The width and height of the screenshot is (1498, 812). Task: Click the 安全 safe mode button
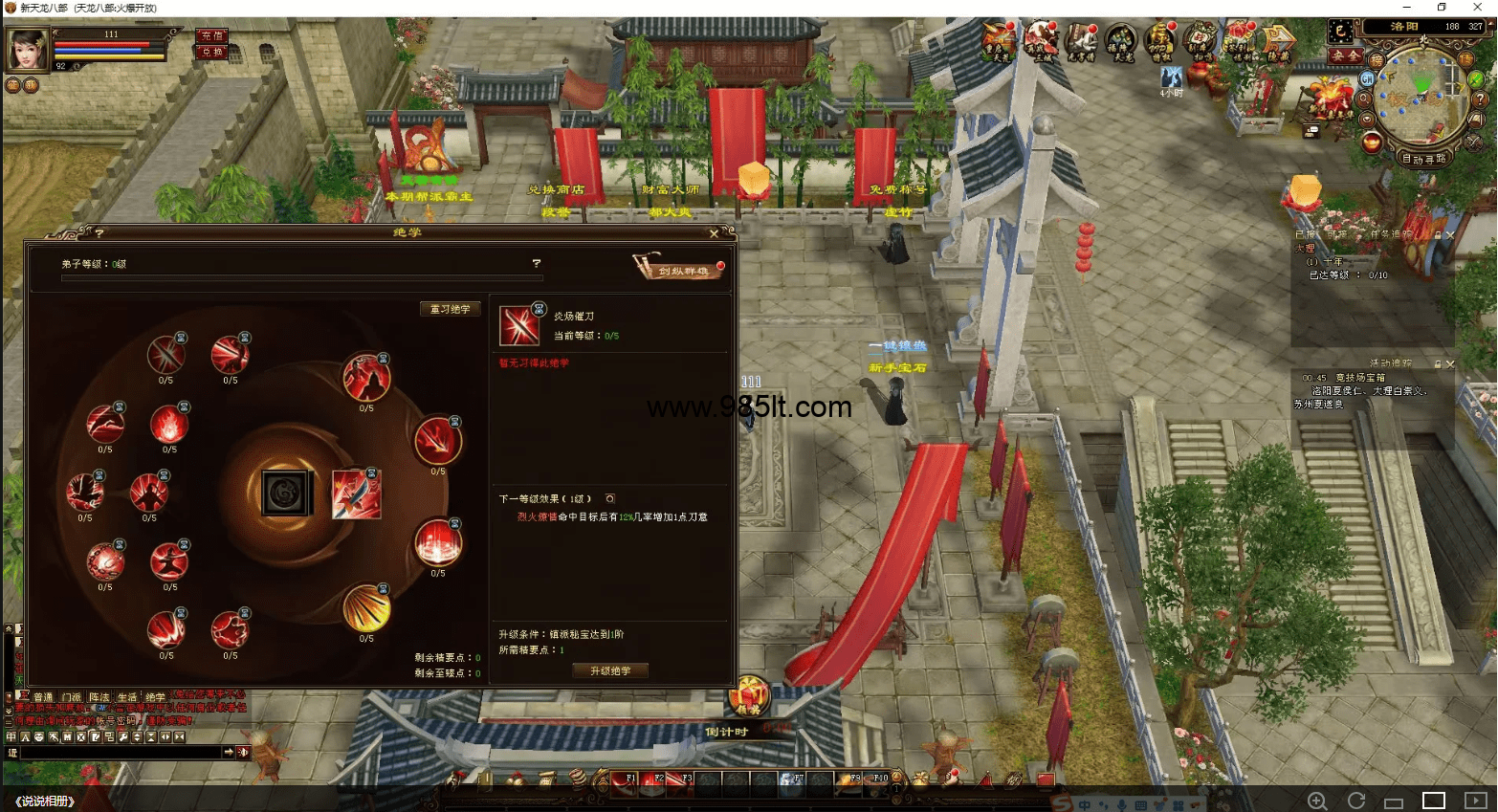[1346, 56]
